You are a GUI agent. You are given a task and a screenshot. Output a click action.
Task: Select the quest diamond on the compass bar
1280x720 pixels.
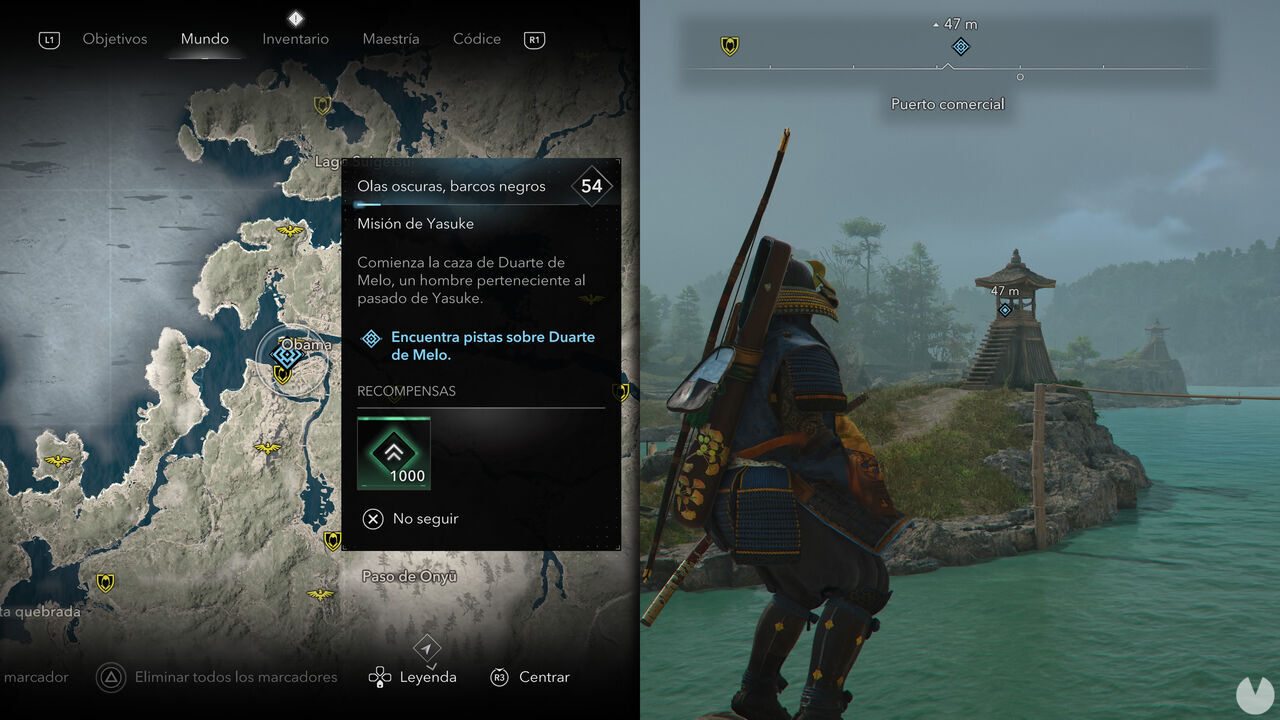point(959,46)
